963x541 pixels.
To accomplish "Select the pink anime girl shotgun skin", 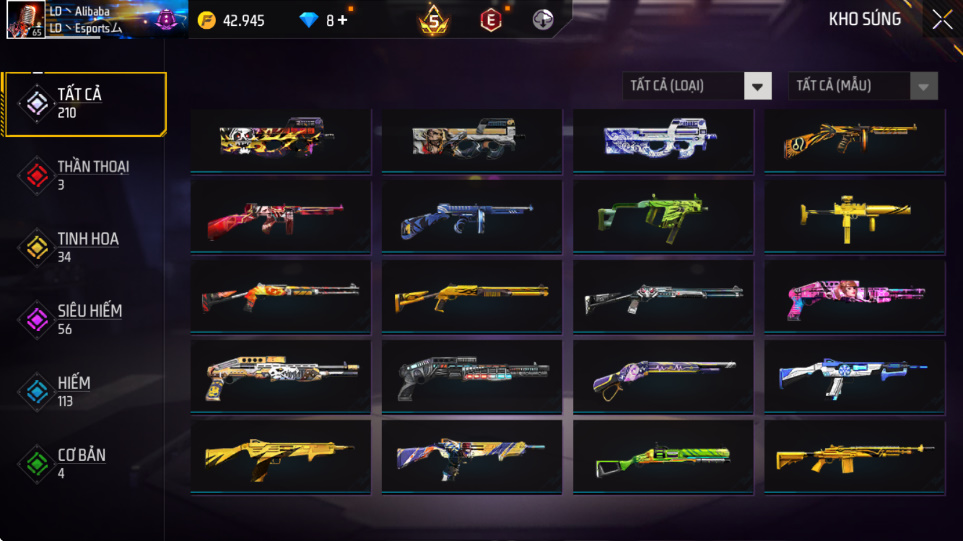I will (854, 293).
